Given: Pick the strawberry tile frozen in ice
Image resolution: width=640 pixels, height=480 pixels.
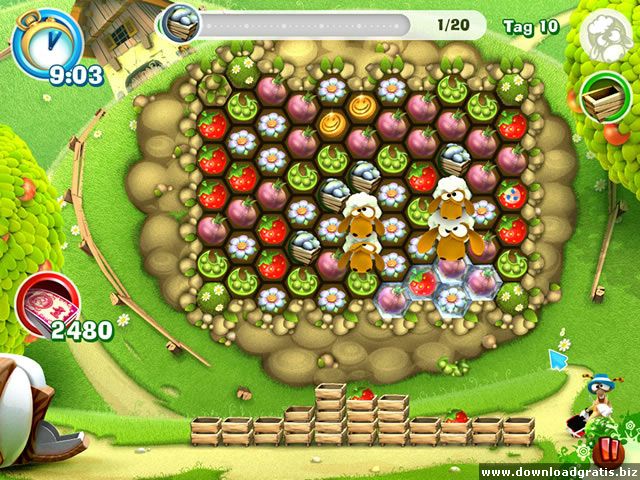Looking at the screenshot, I should point(421,282).
